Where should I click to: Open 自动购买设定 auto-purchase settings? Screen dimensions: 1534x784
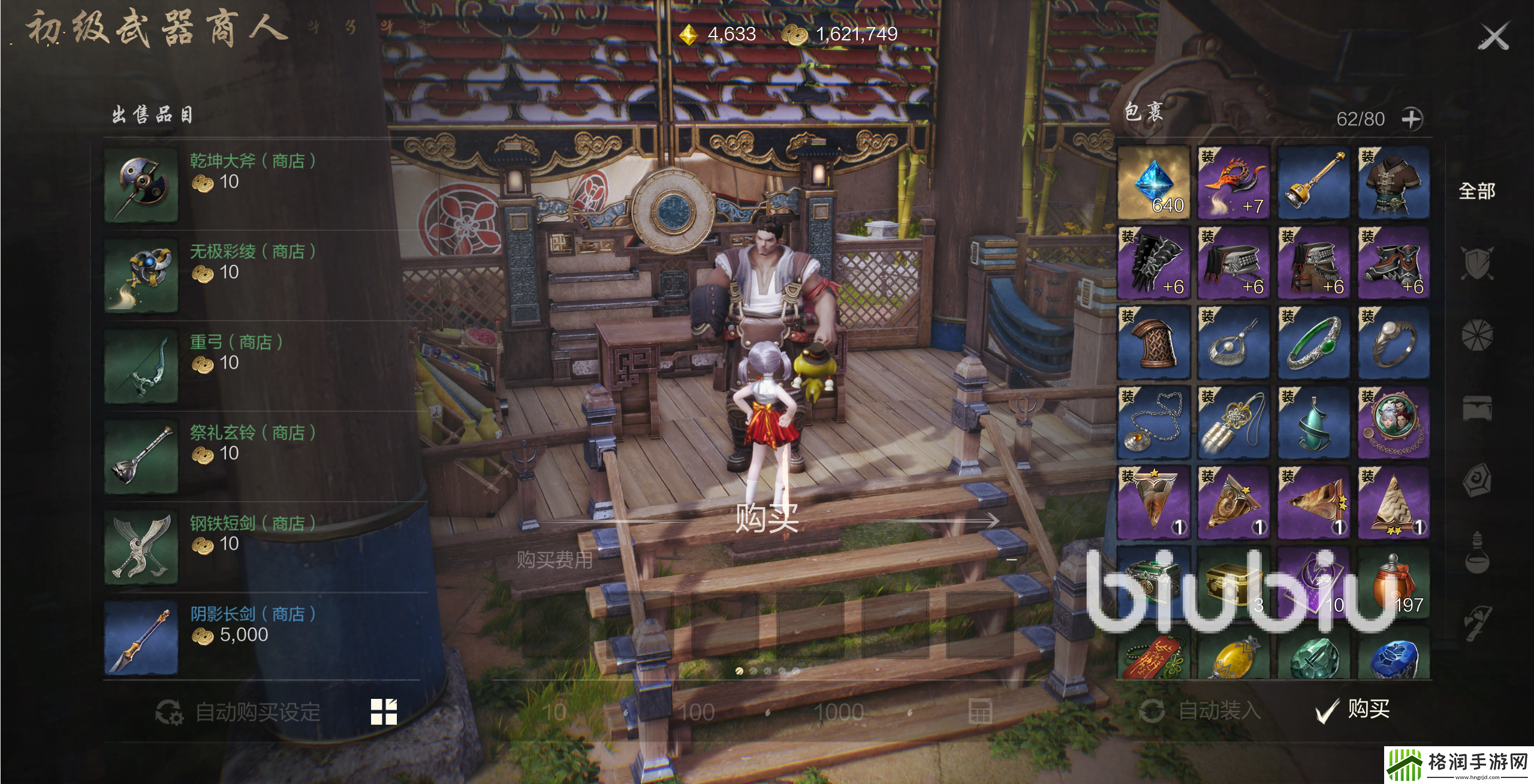pyautogui.click(x=239, y=712)
